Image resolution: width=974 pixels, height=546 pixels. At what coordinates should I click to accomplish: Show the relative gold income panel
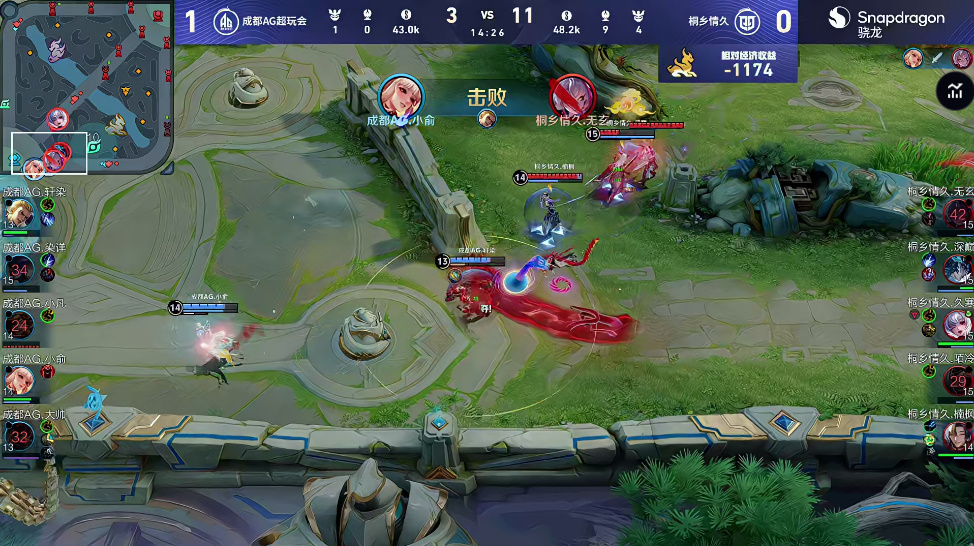point(728,63)
